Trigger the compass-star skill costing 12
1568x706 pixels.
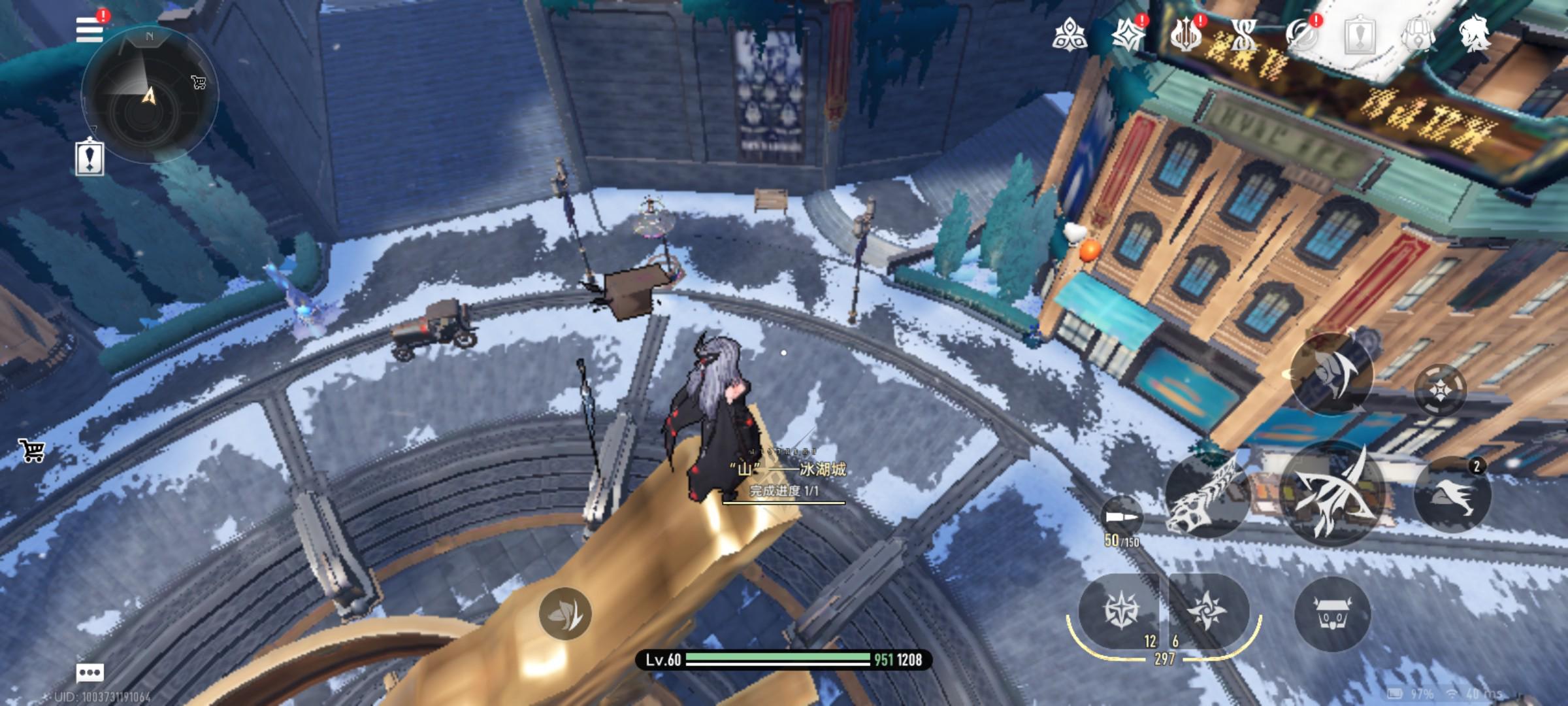click(1120, 611)
